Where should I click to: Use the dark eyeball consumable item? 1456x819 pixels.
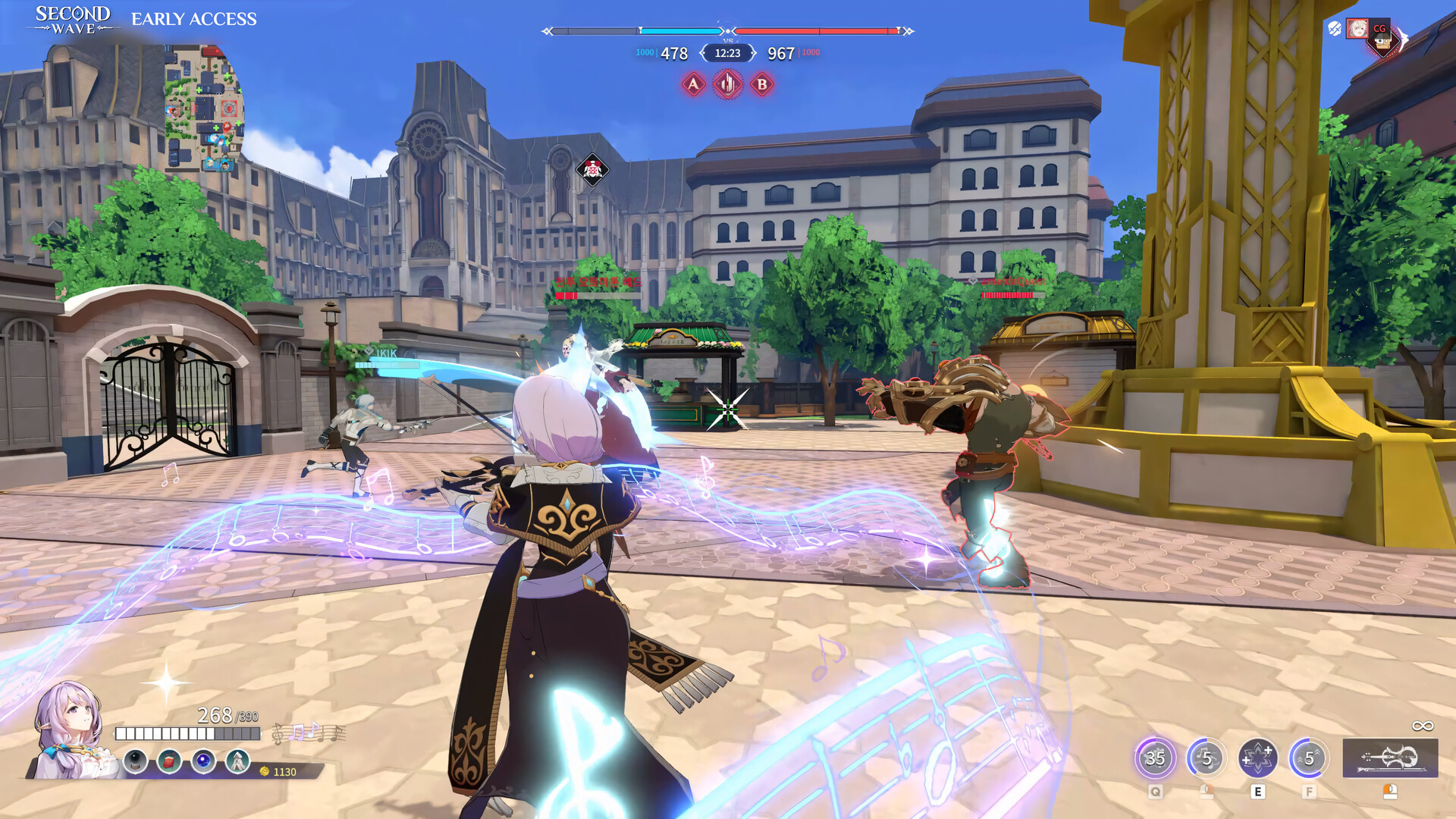click(x=135, y=761)
